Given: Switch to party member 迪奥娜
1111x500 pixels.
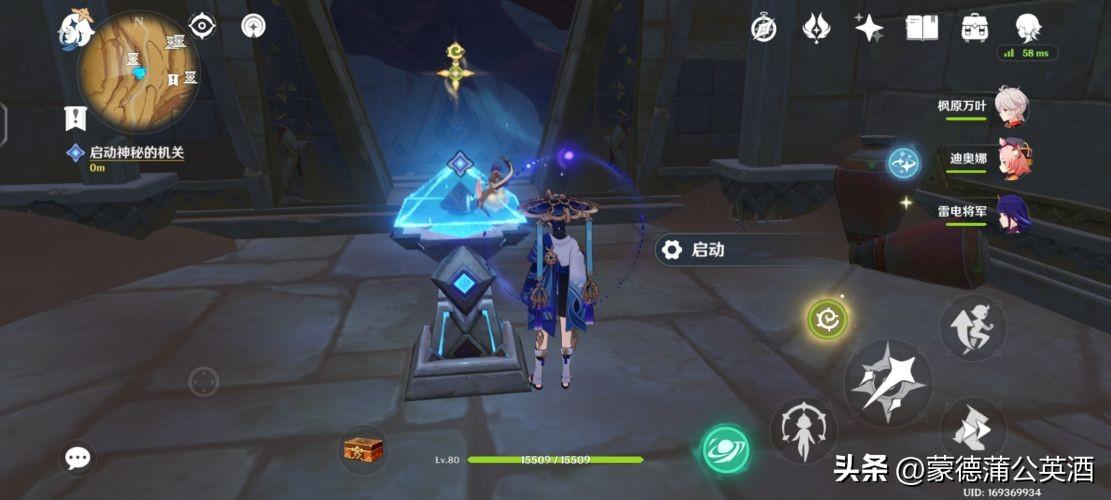Looking at the screenshot, I should (x=1012, y=160).
